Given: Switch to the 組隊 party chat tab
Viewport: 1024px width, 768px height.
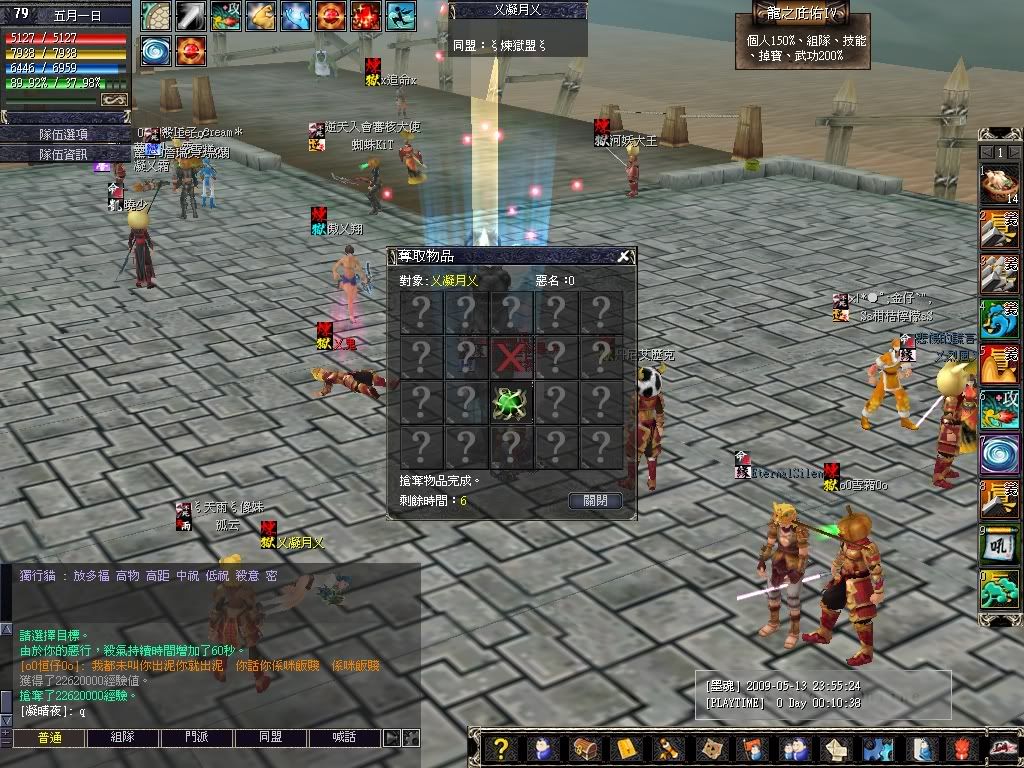Looking at the screenshot, I should coord(123,738).
